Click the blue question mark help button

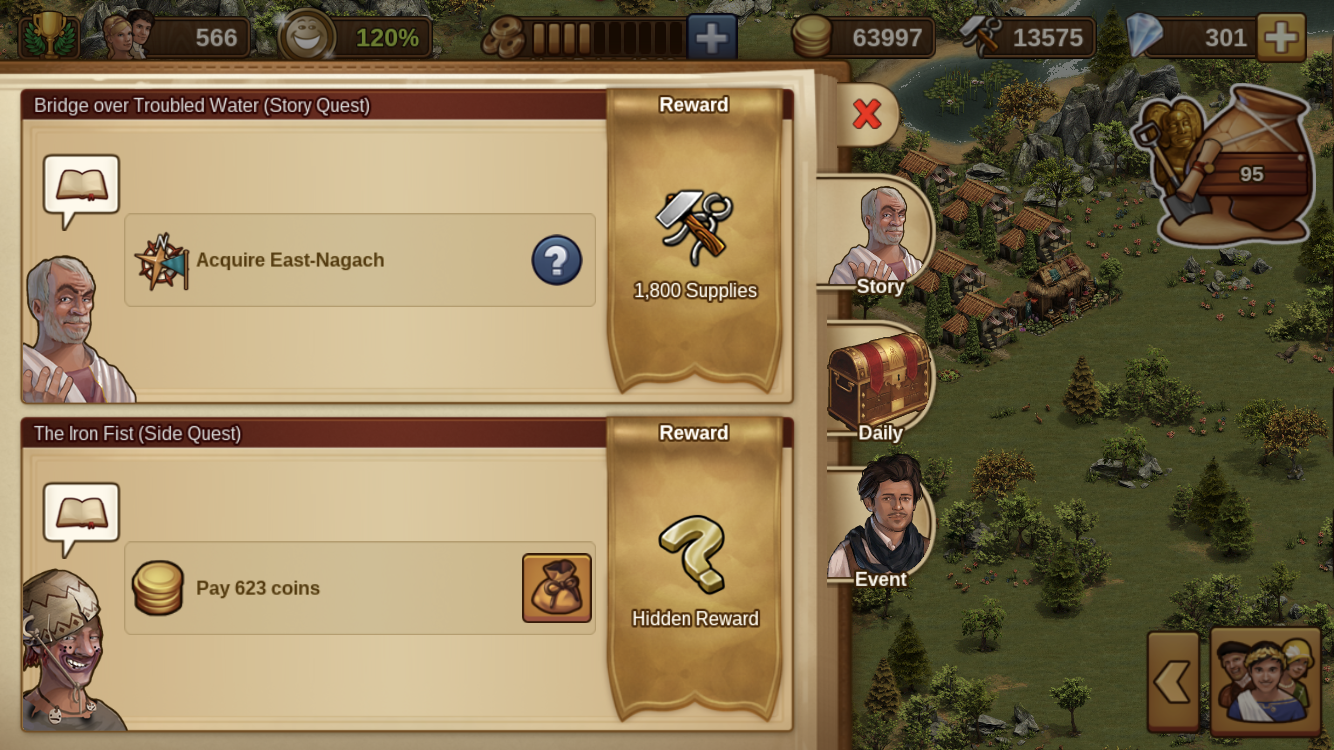point(556,260)
